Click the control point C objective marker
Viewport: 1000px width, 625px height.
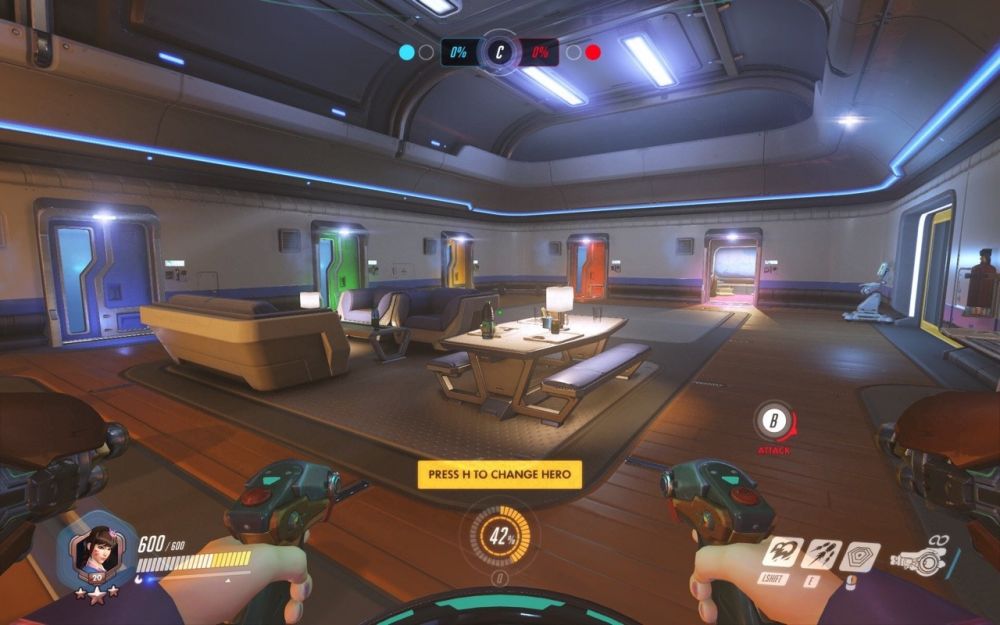pos(498,52)
